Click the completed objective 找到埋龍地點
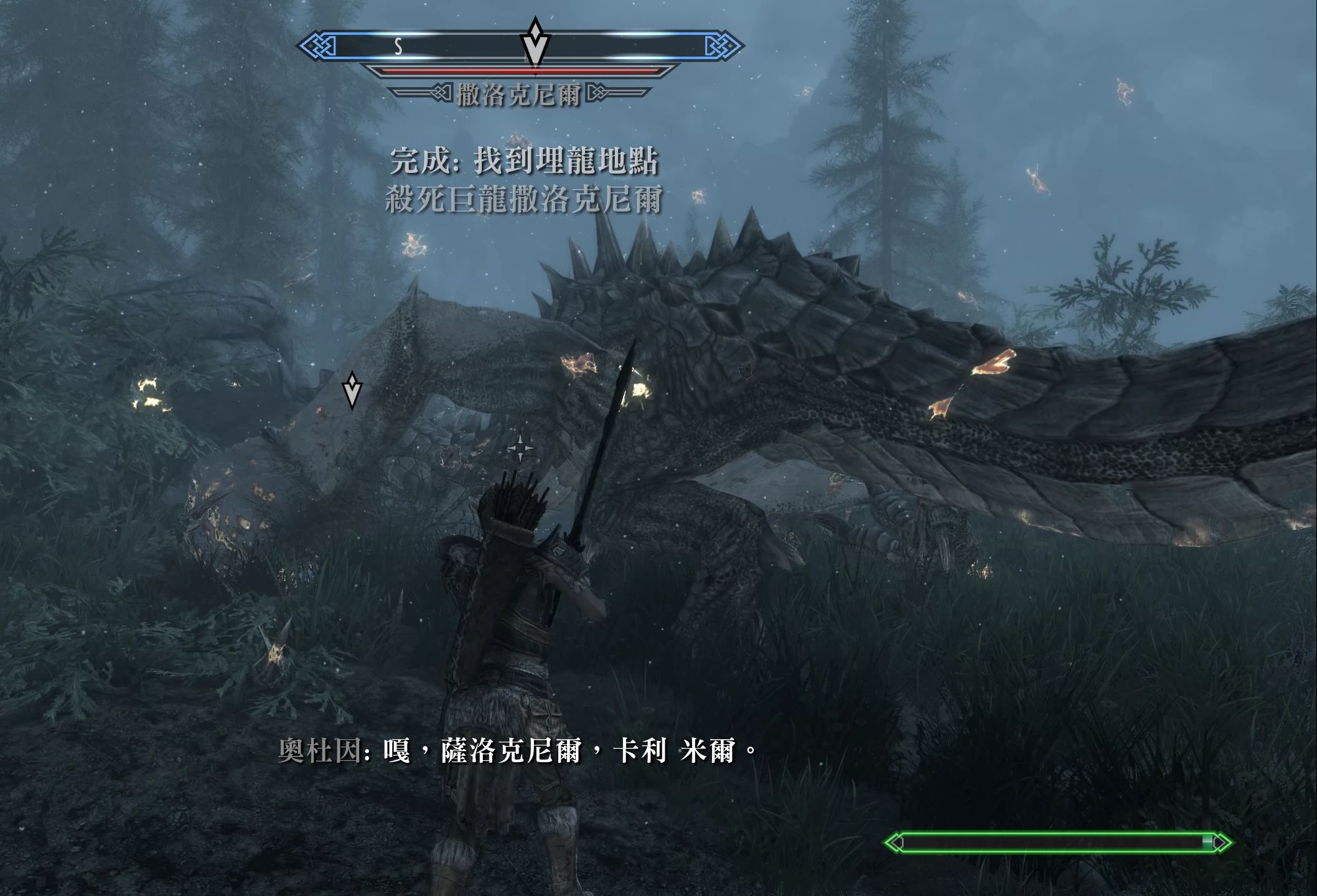Viewport: 1317px width, 896px height. tap(523, 161)
